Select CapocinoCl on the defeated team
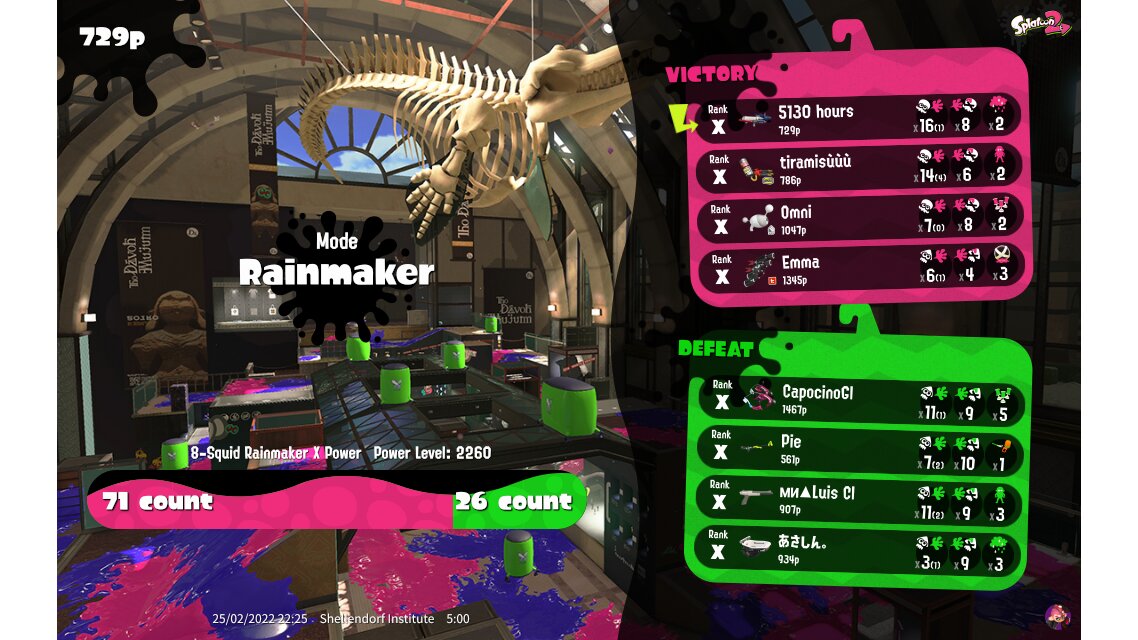 (860, 400)
